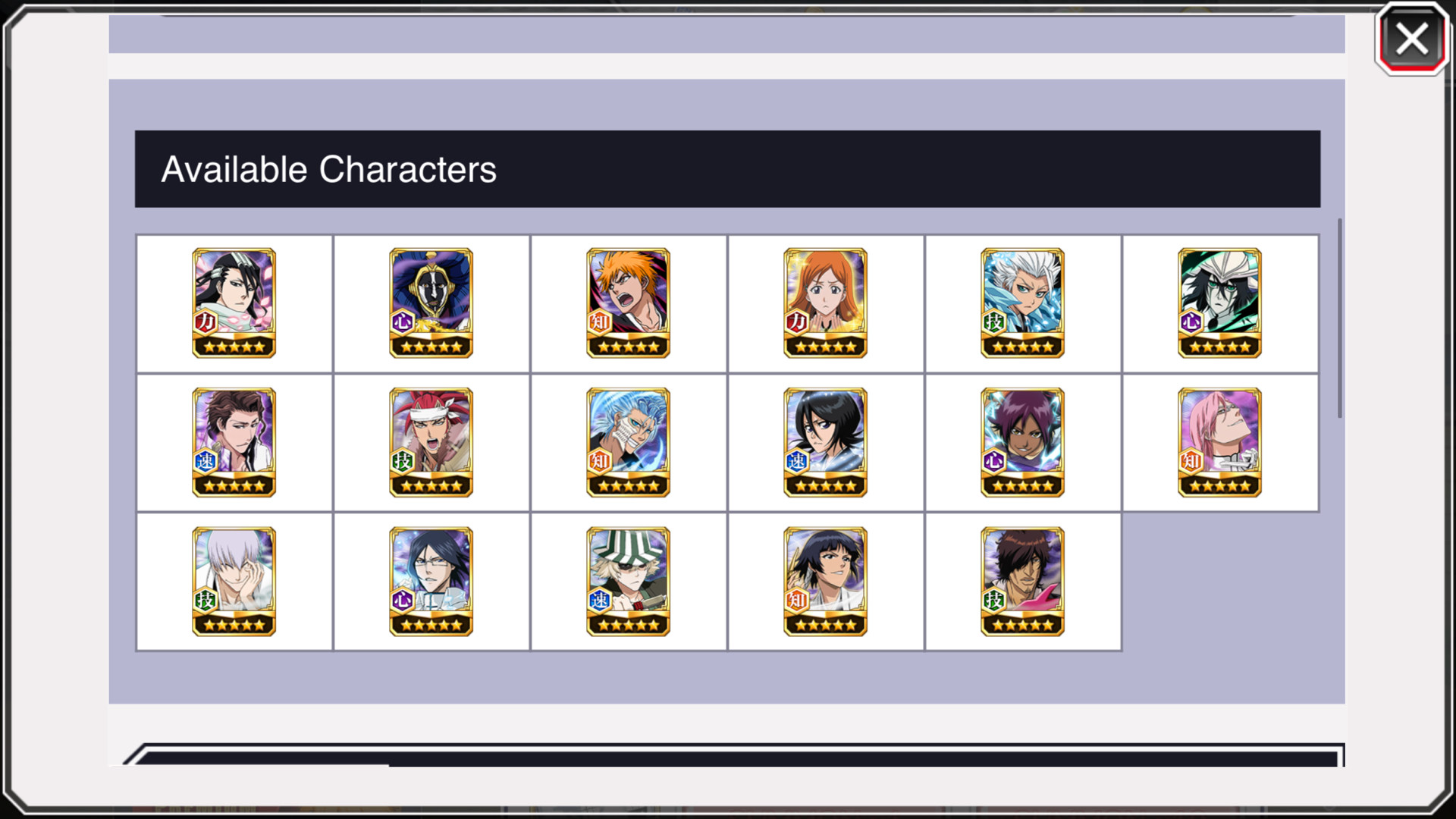Viewport: 1456px width, 819px height.
Task: Select the Chad character card
Action: (1022, 581)
